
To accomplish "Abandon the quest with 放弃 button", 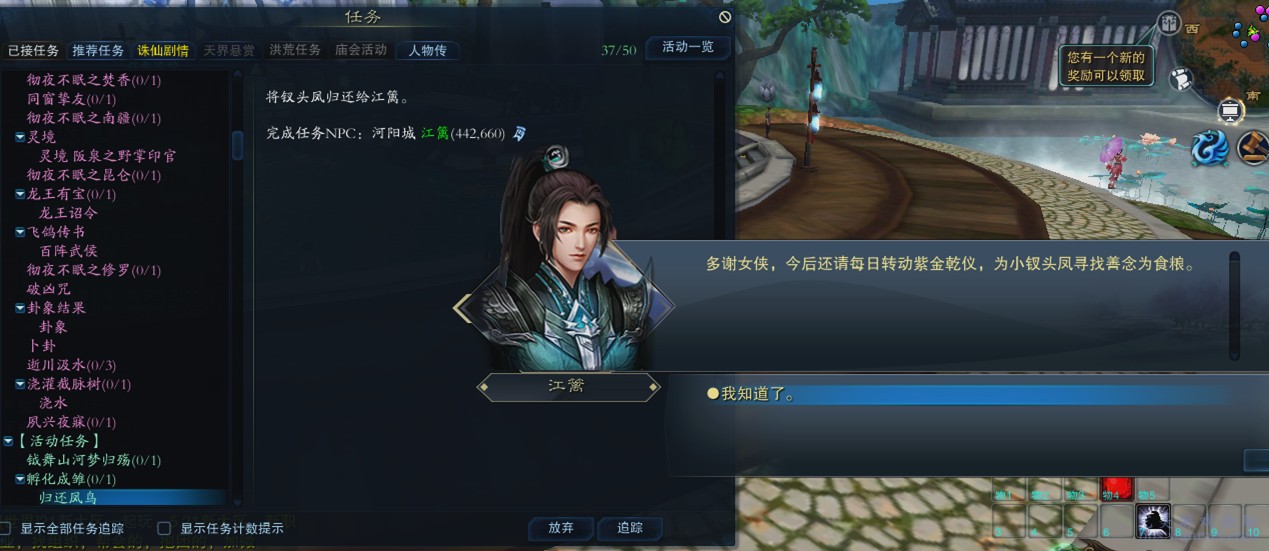I will click(x=560, y=528).
